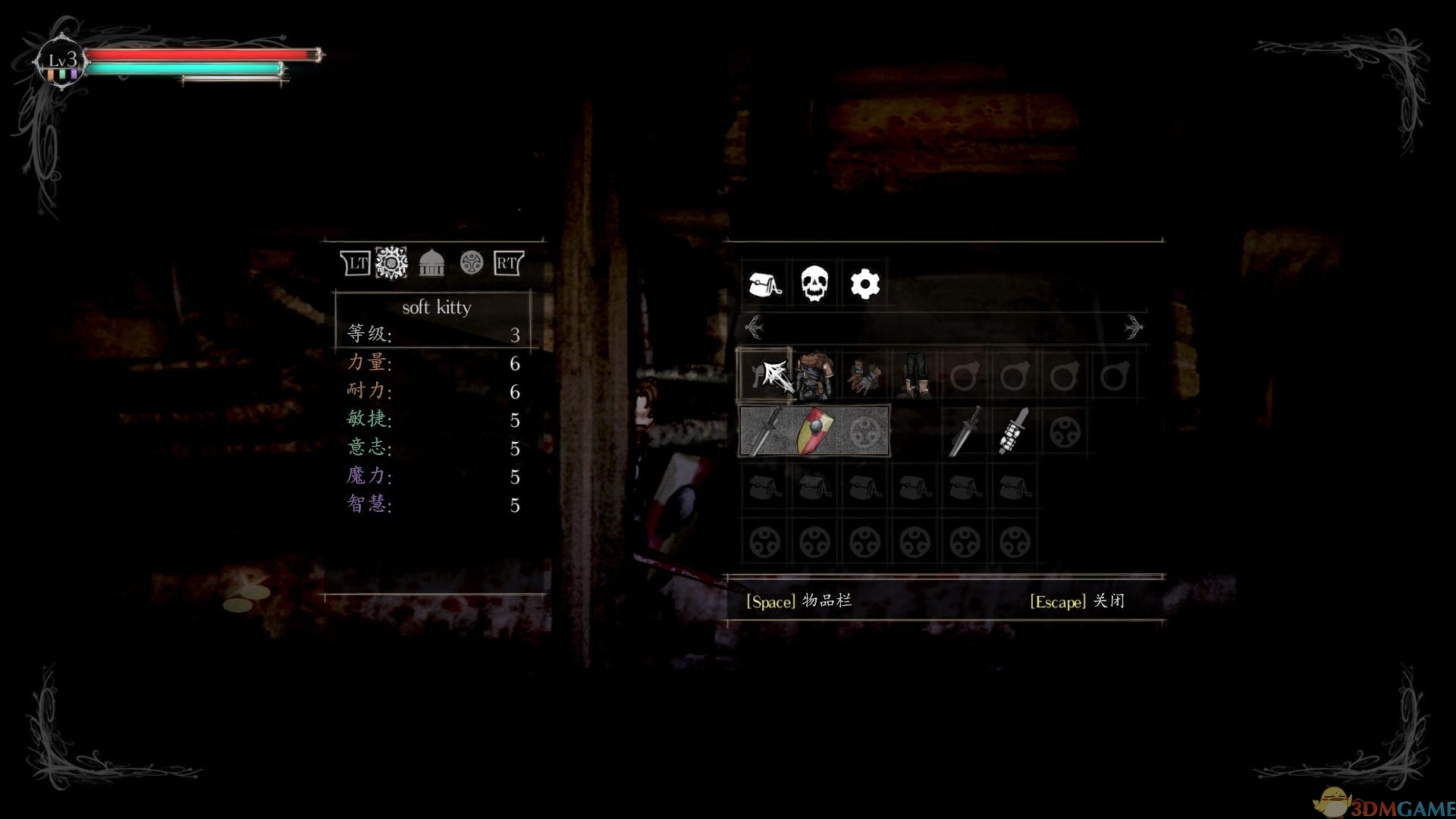This screenshot has width=1456, height=819.
Task: Click the left page arrow
Action: pyautogui.click(x=754, y=327)
